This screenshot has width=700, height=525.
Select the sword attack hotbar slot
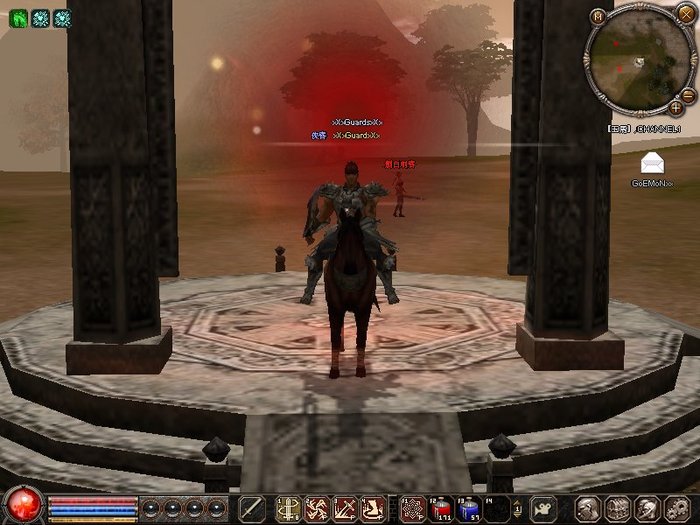pyautogui.click(x=252, y=508)
